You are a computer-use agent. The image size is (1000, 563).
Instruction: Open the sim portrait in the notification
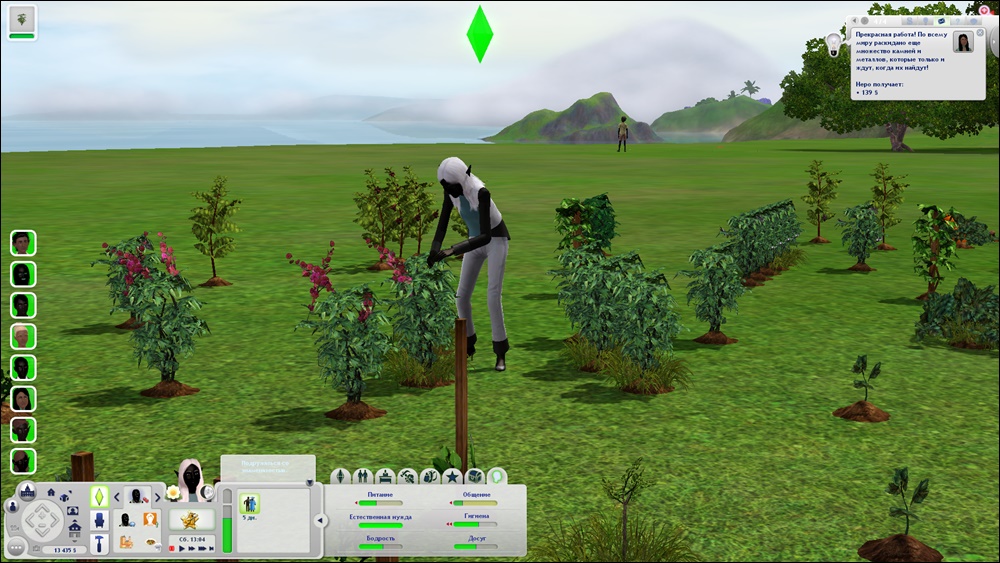(x=963, y=42)
